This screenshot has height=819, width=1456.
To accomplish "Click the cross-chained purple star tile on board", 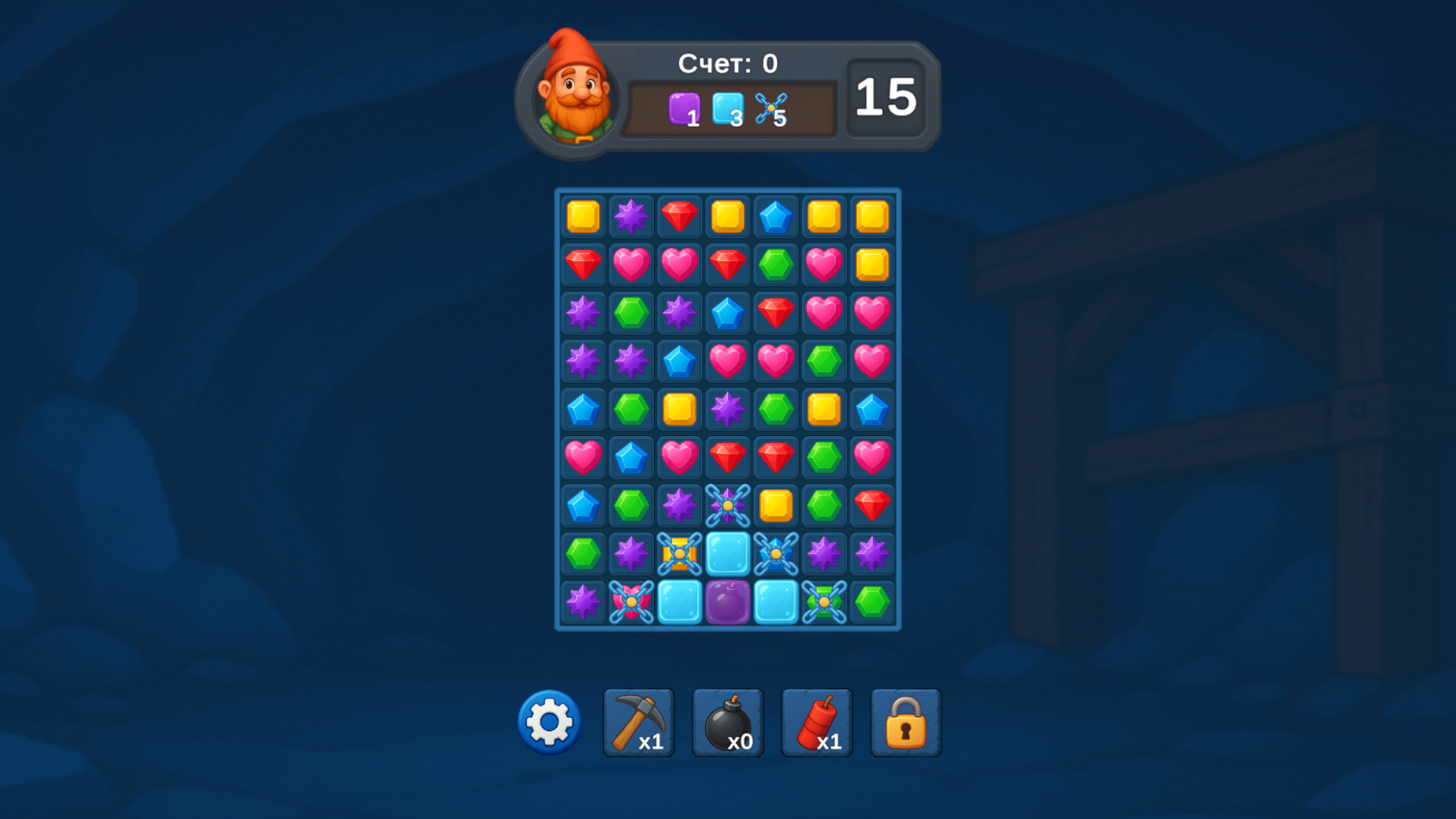I will point(728,505).
